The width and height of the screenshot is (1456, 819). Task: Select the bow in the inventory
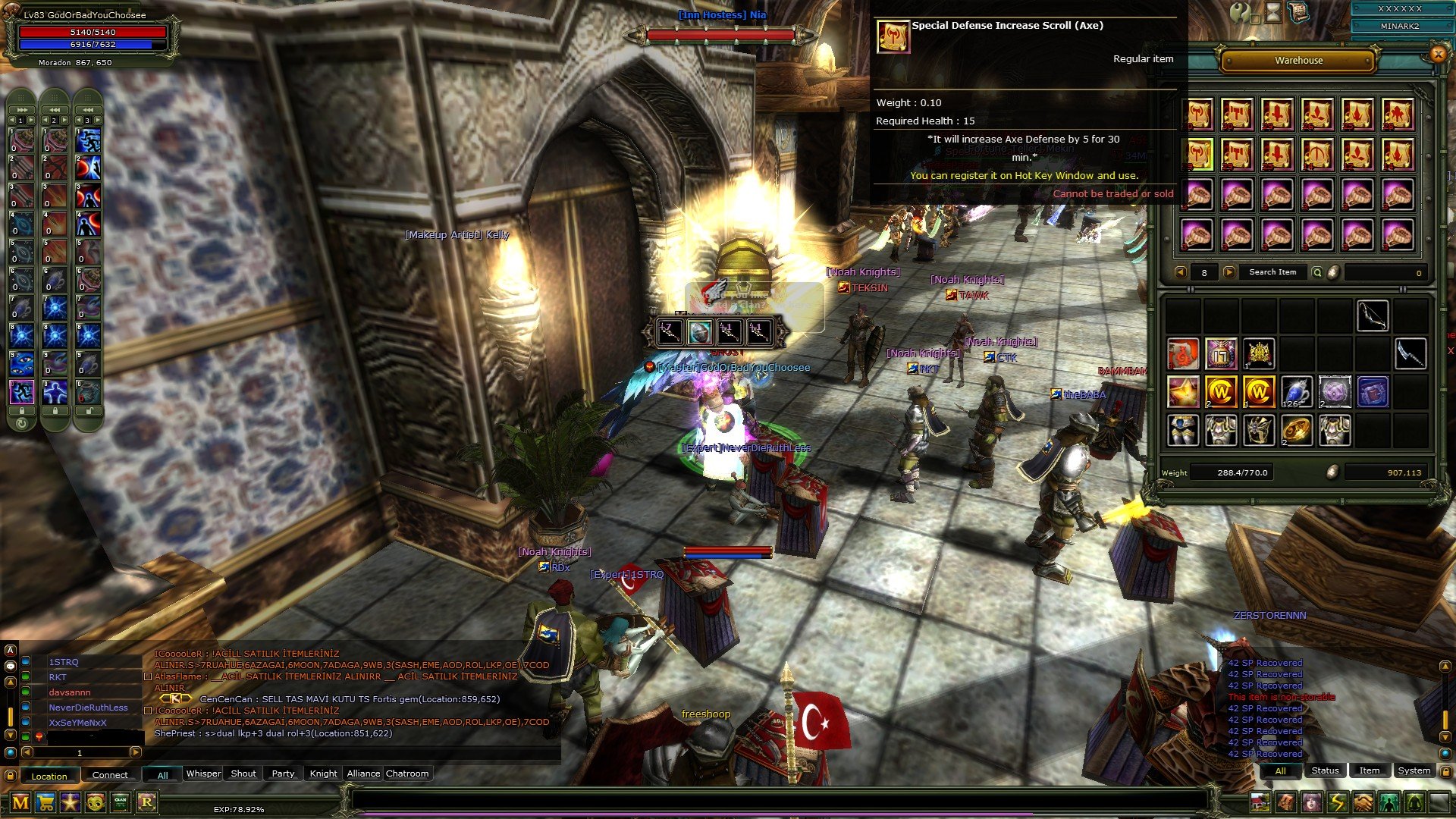1373,316
